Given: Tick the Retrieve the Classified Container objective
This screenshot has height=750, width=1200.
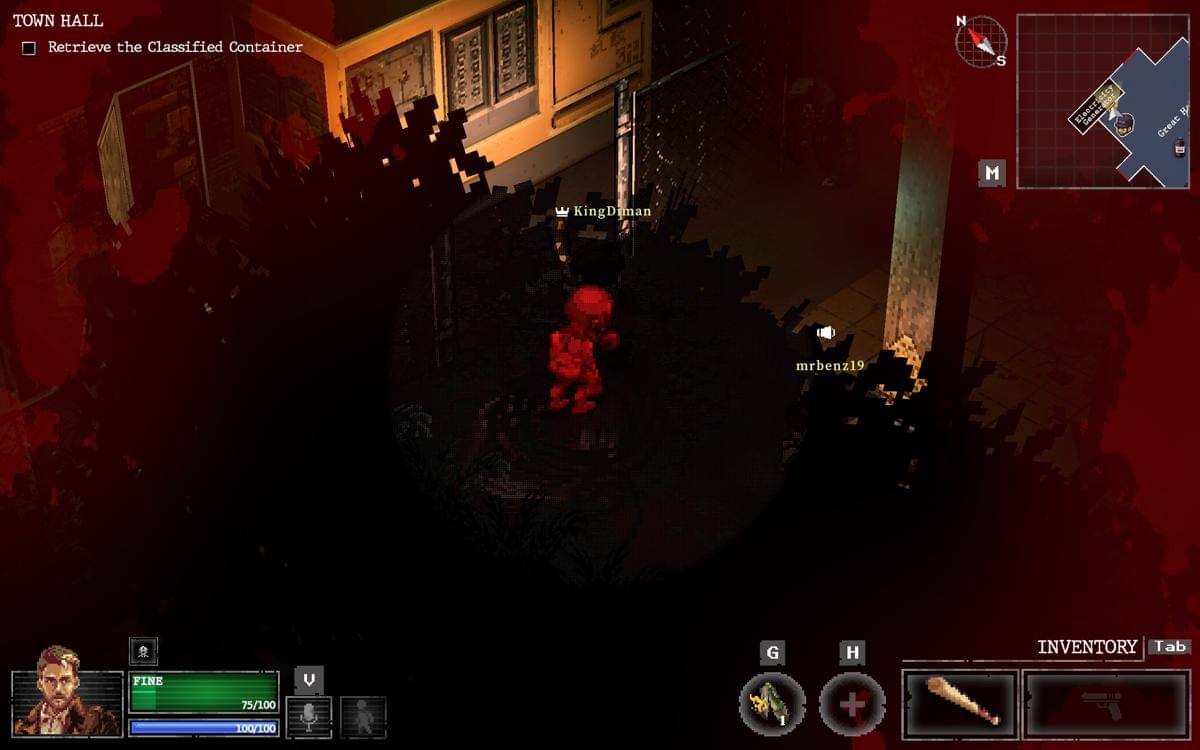Looking at the screenshot, I should [29, 48].
